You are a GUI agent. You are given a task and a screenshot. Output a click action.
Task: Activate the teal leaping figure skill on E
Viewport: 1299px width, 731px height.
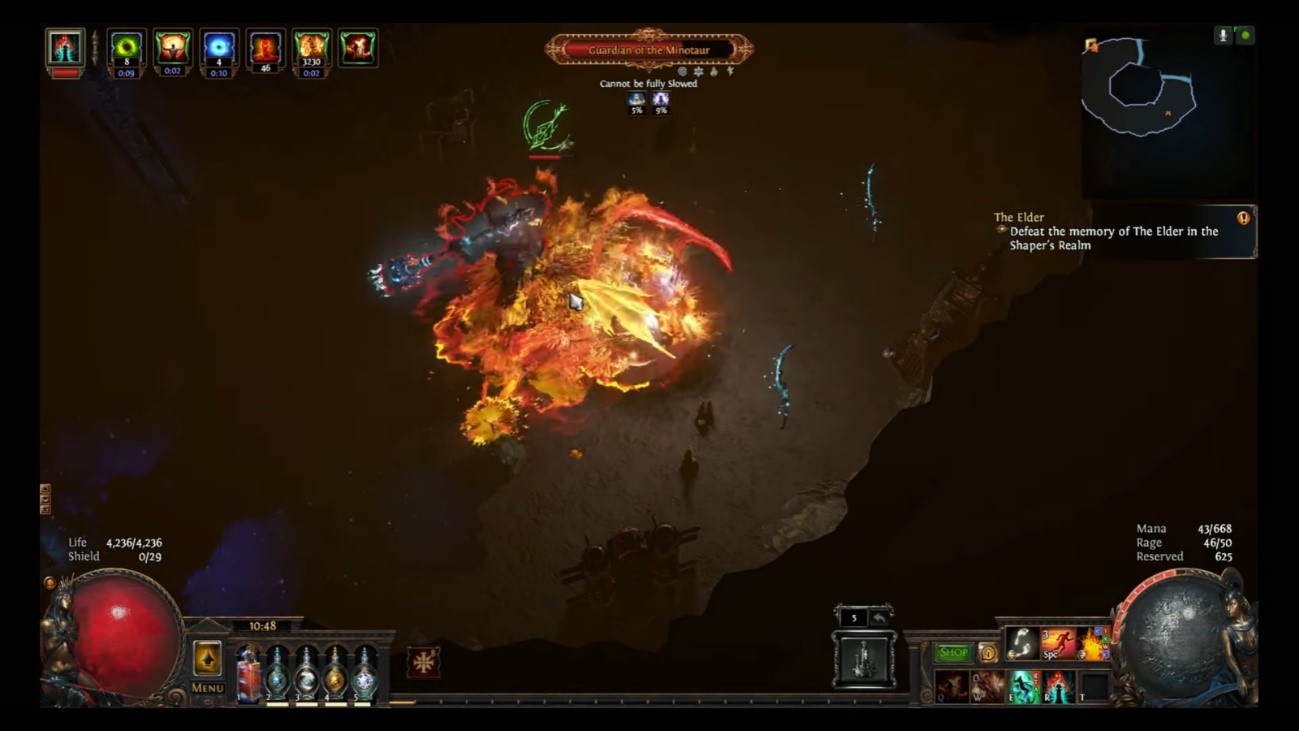1022,687
